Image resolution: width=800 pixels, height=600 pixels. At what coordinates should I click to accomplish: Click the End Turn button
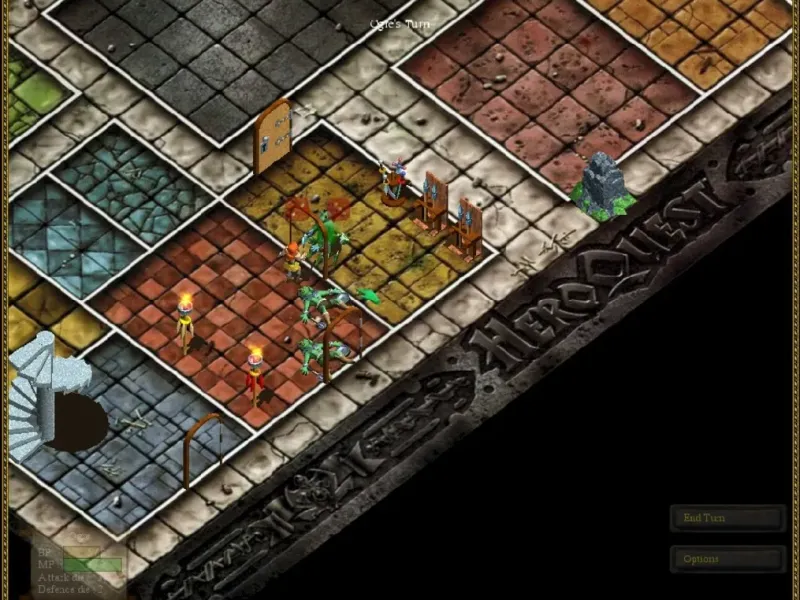click(x=727, y=518)
